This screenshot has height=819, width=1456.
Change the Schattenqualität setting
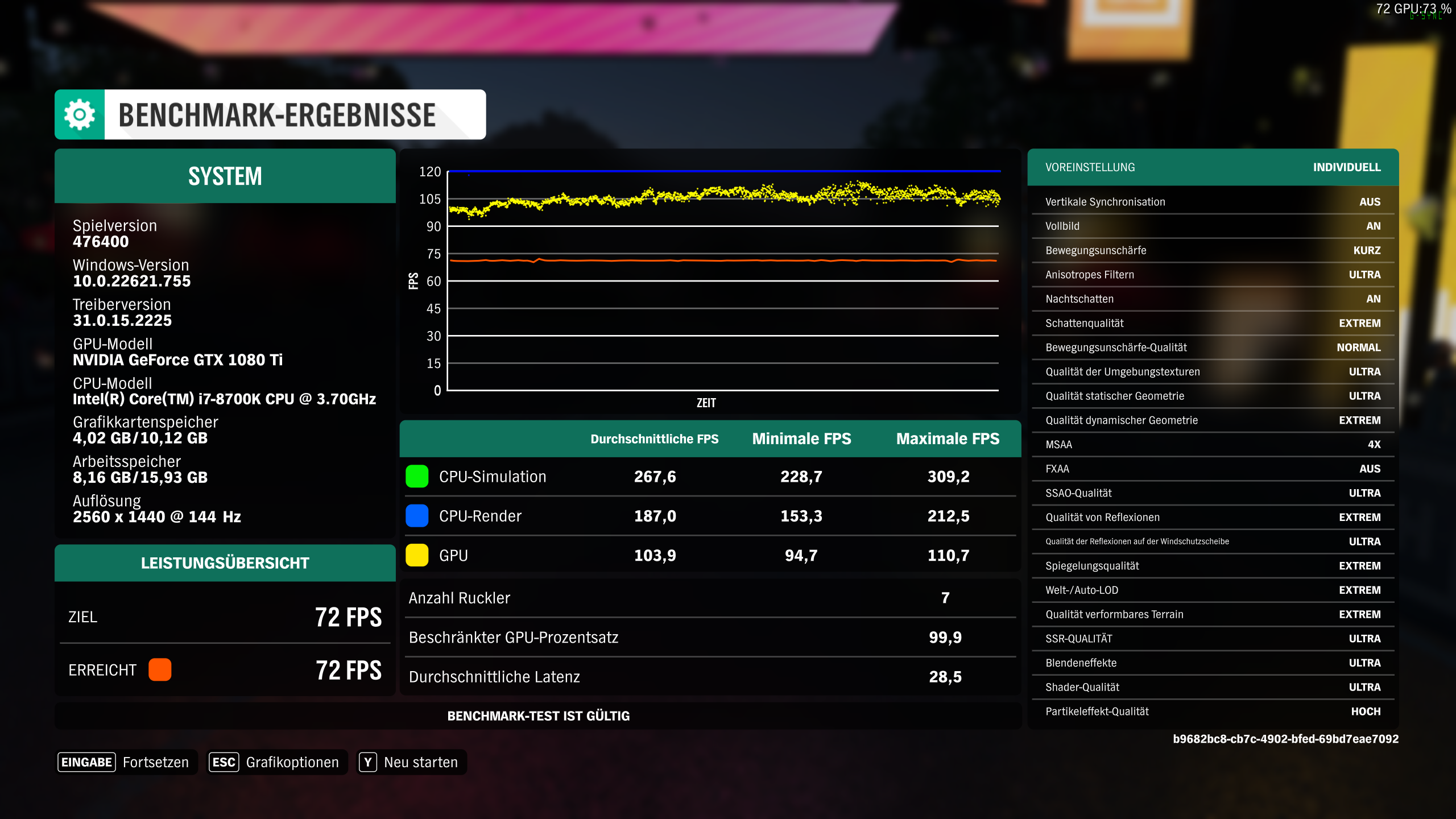point(1211,322)
